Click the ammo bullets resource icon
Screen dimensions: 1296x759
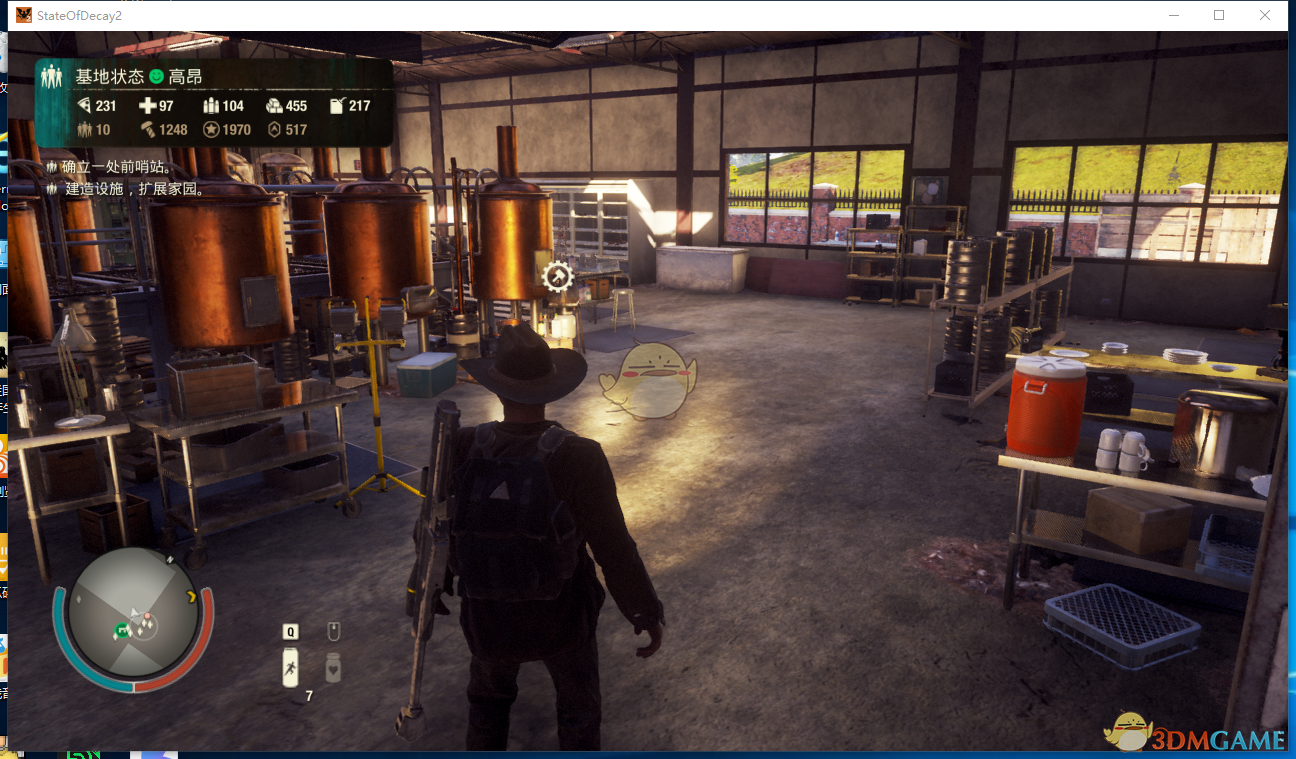[x=210, y=106]
